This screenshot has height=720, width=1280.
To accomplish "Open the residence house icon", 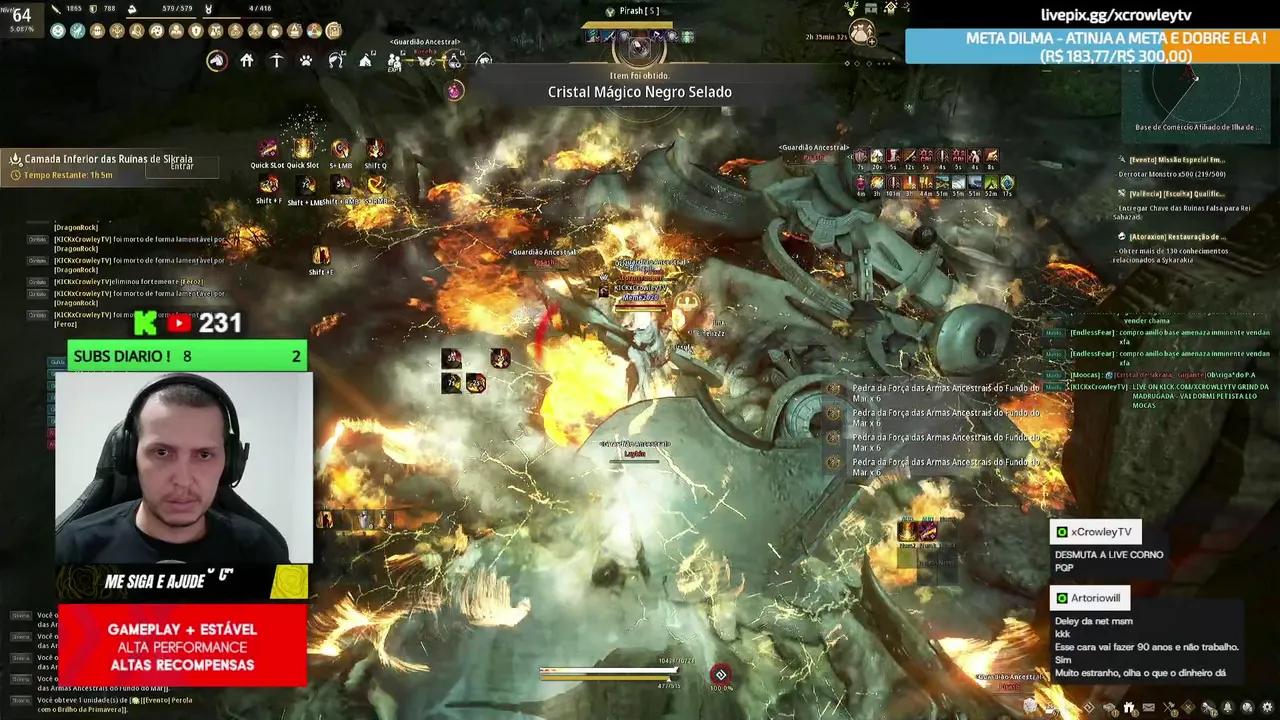I will tap(247, 59).
